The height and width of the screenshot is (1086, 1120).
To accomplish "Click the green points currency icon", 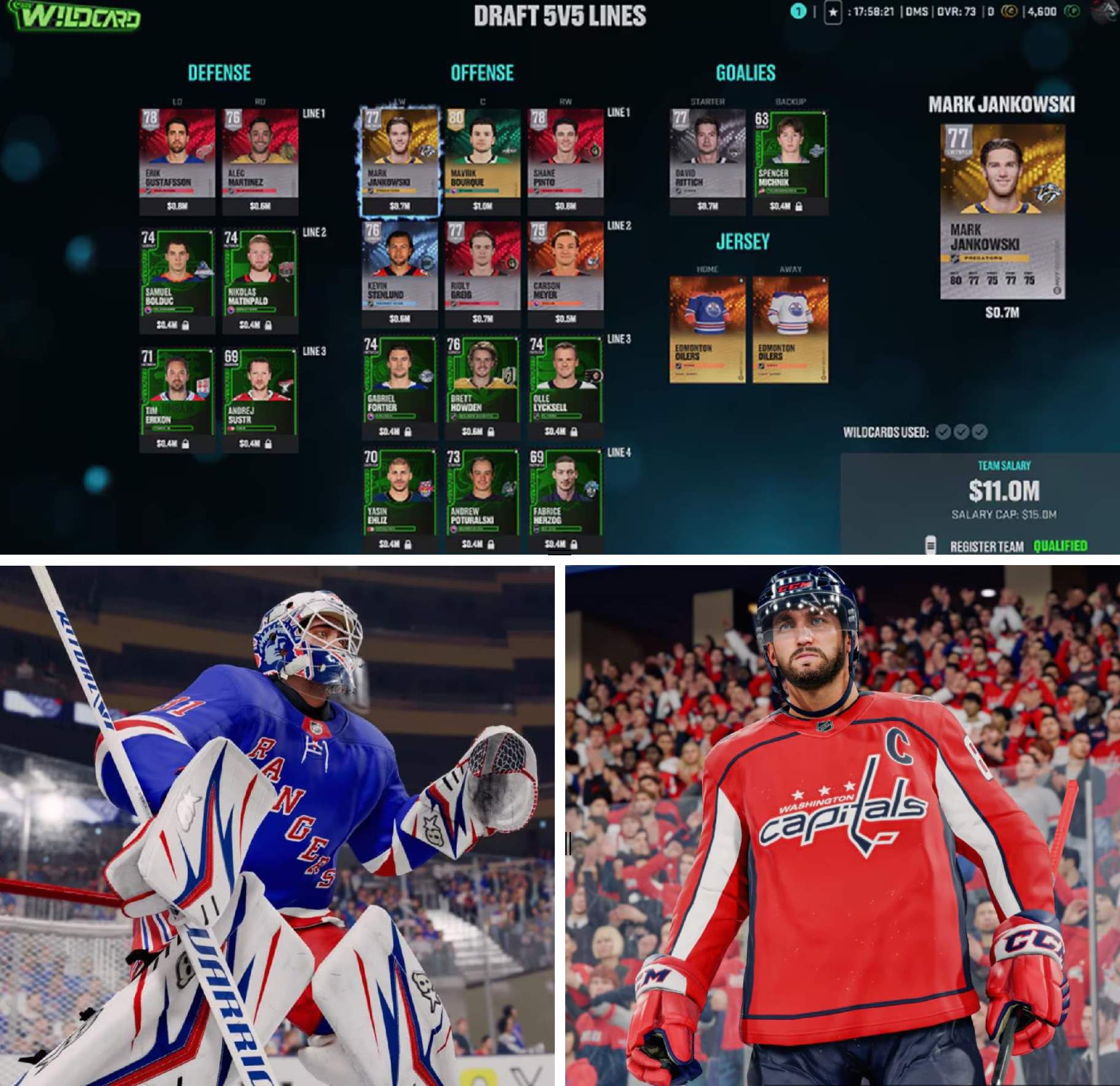I will (x=1072, y=12).
